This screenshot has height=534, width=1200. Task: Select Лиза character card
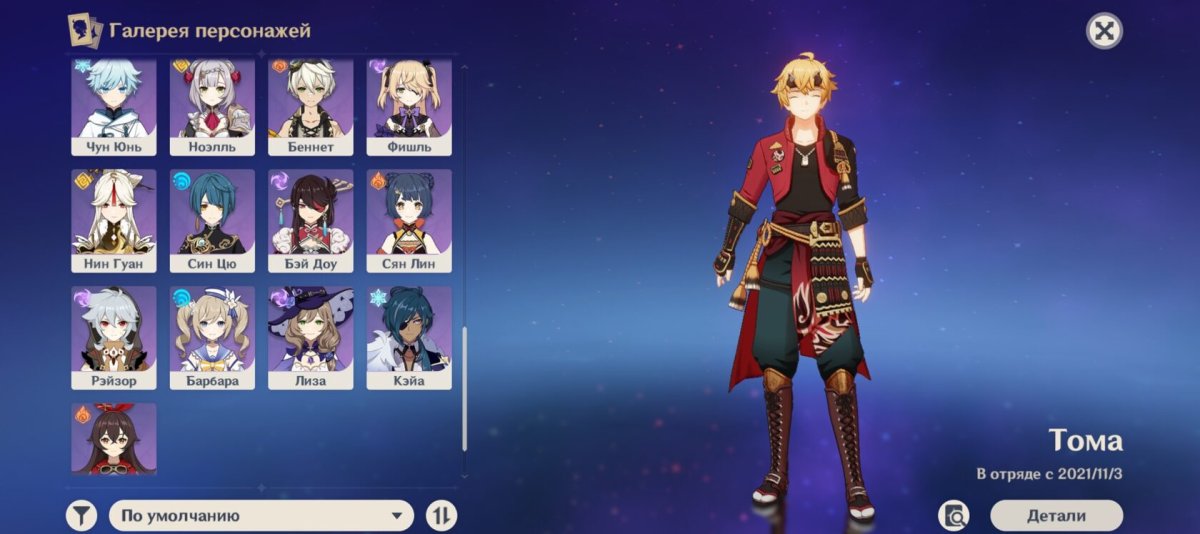coord(310,337)
